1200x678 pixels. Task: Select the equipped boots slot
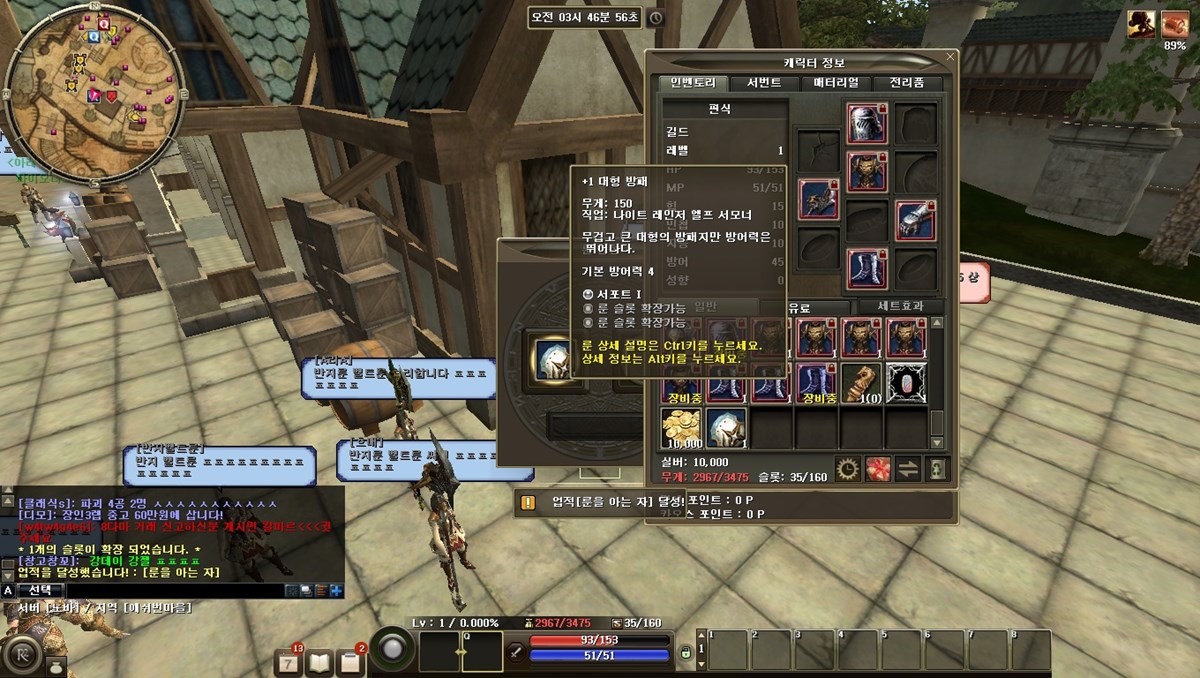point(867,268)
